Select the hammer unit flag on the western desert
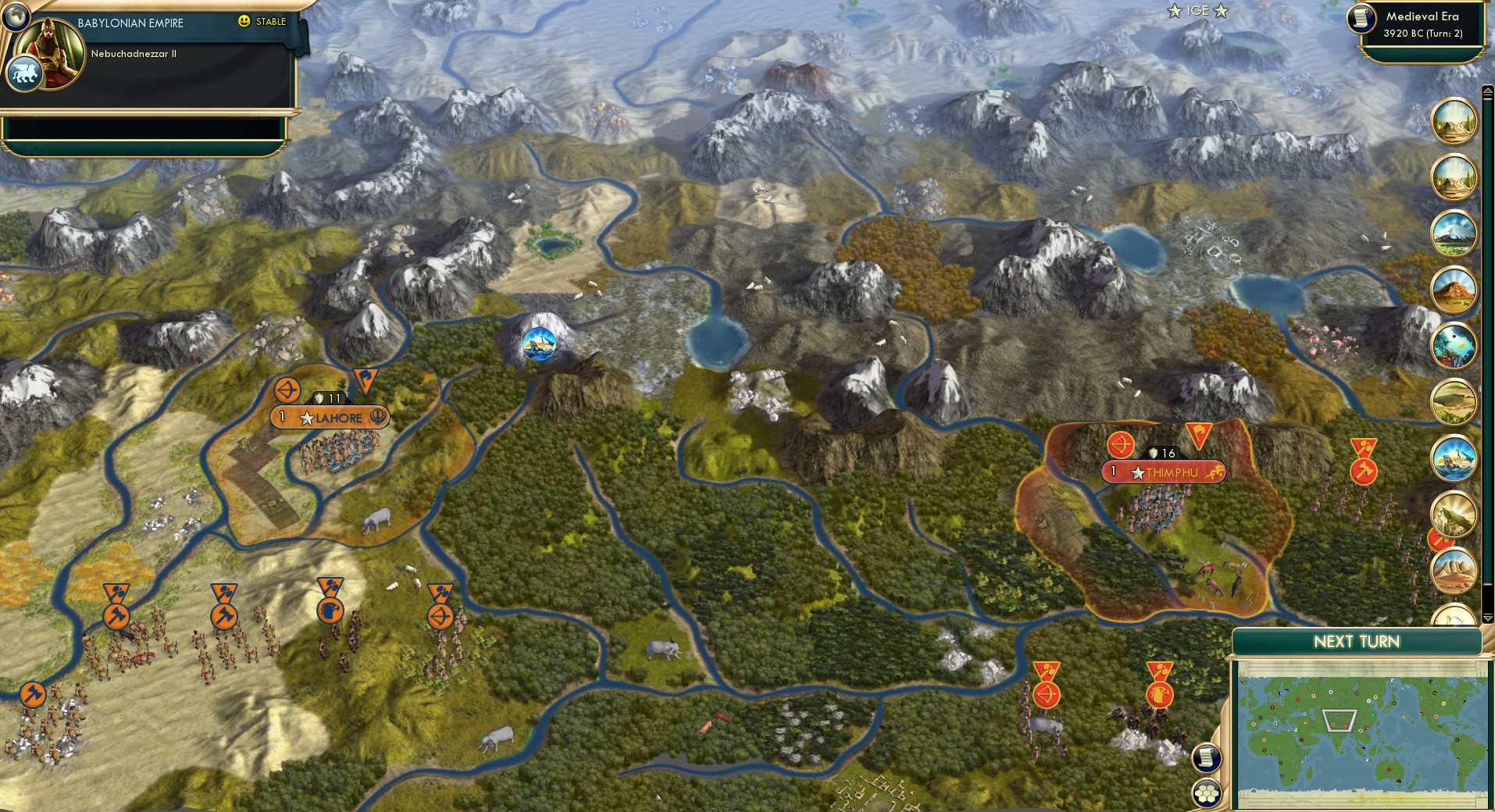This screenshot has width=1495, height=812. pyautogui.click(x=117, y=615)
